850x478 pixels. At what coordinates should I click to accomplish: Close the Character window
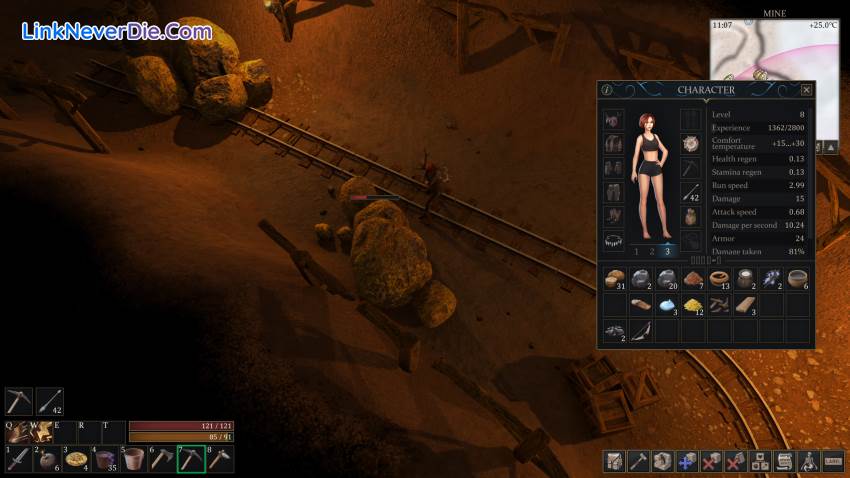[806, 90]
